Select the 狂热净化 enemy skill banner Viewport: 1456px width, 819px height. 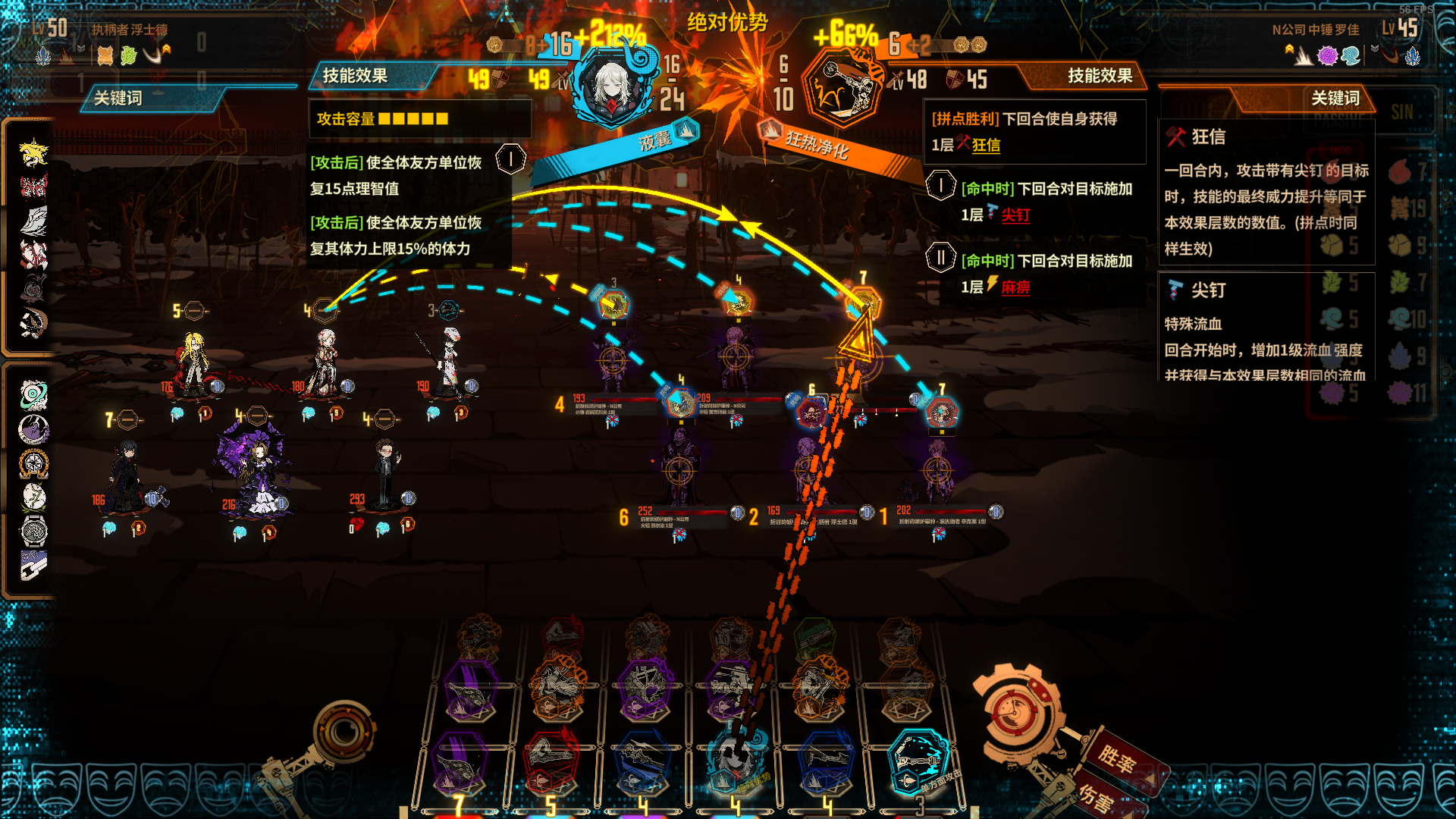pyautogui.click(x=817, y=144)
